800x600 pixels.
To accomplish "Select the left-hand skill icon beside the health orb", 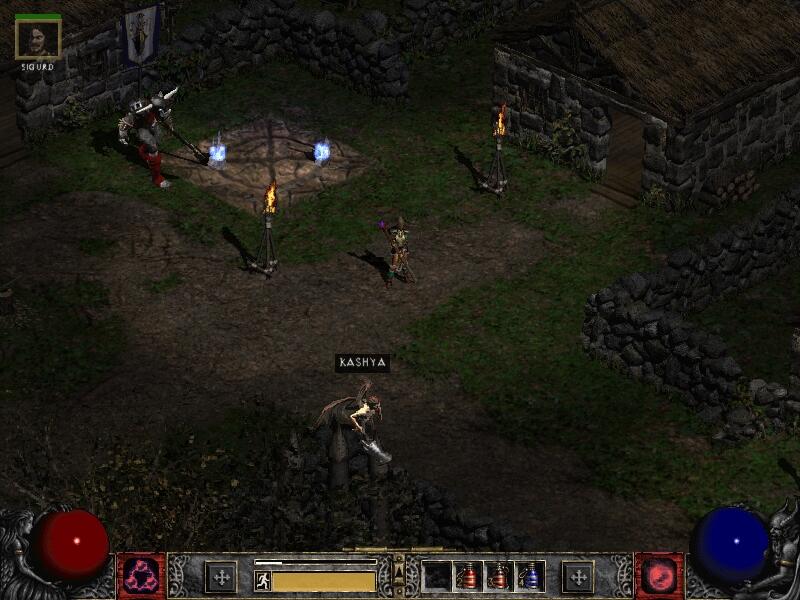I will click(x=141, y=576).
